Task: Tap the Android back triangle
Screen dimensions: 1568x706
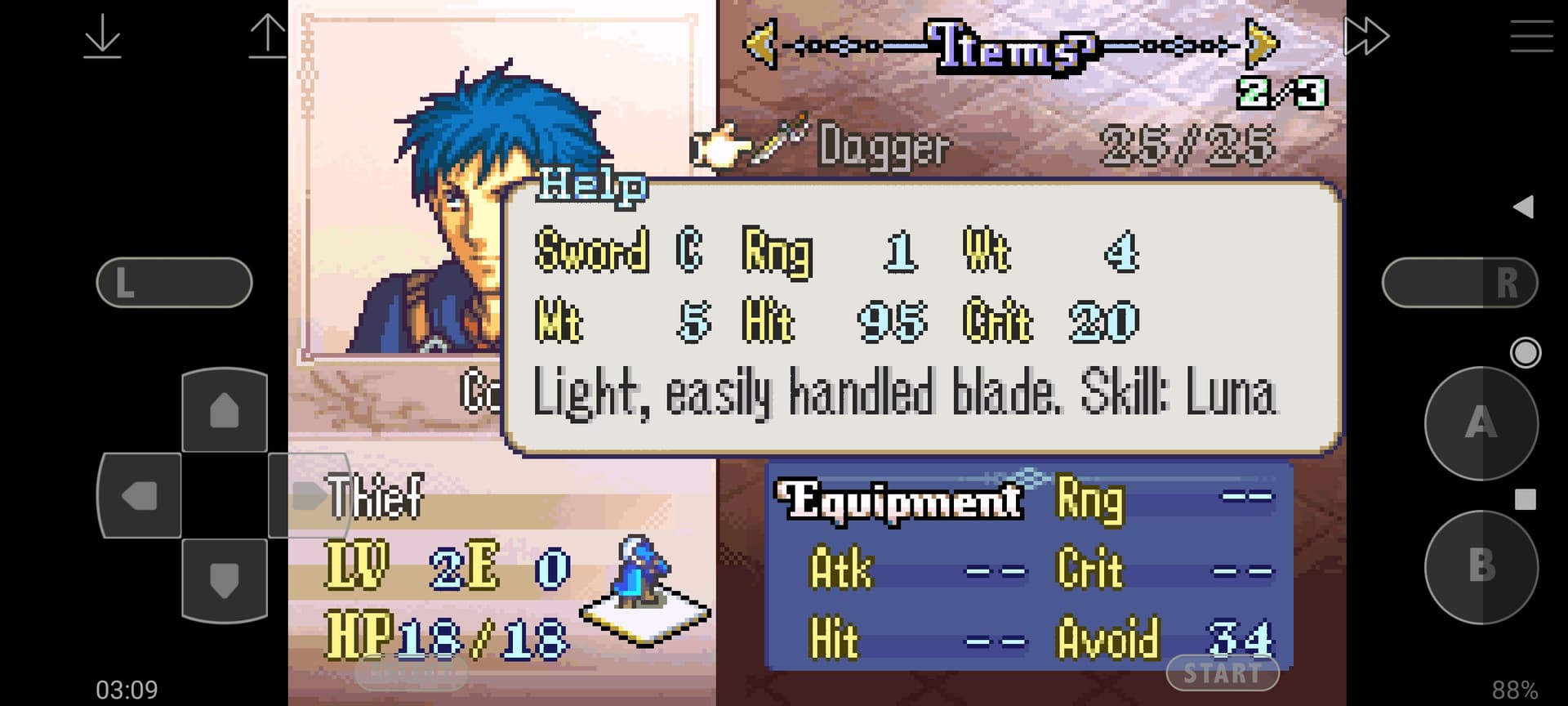Action: (1523, 207)
